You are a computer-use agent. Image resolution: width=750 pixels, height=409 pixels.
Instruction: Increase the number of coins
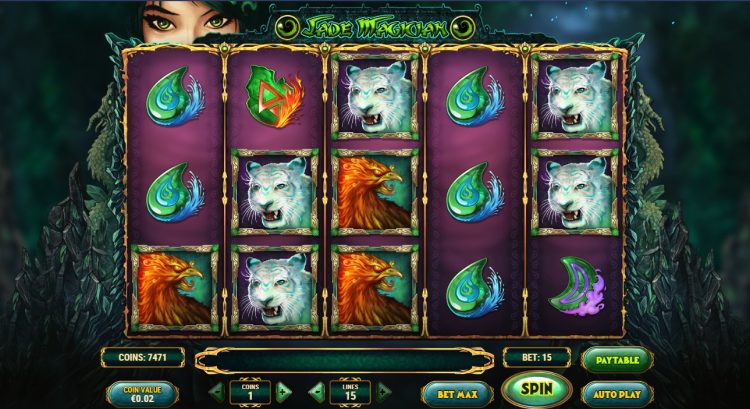click(283, 392)
